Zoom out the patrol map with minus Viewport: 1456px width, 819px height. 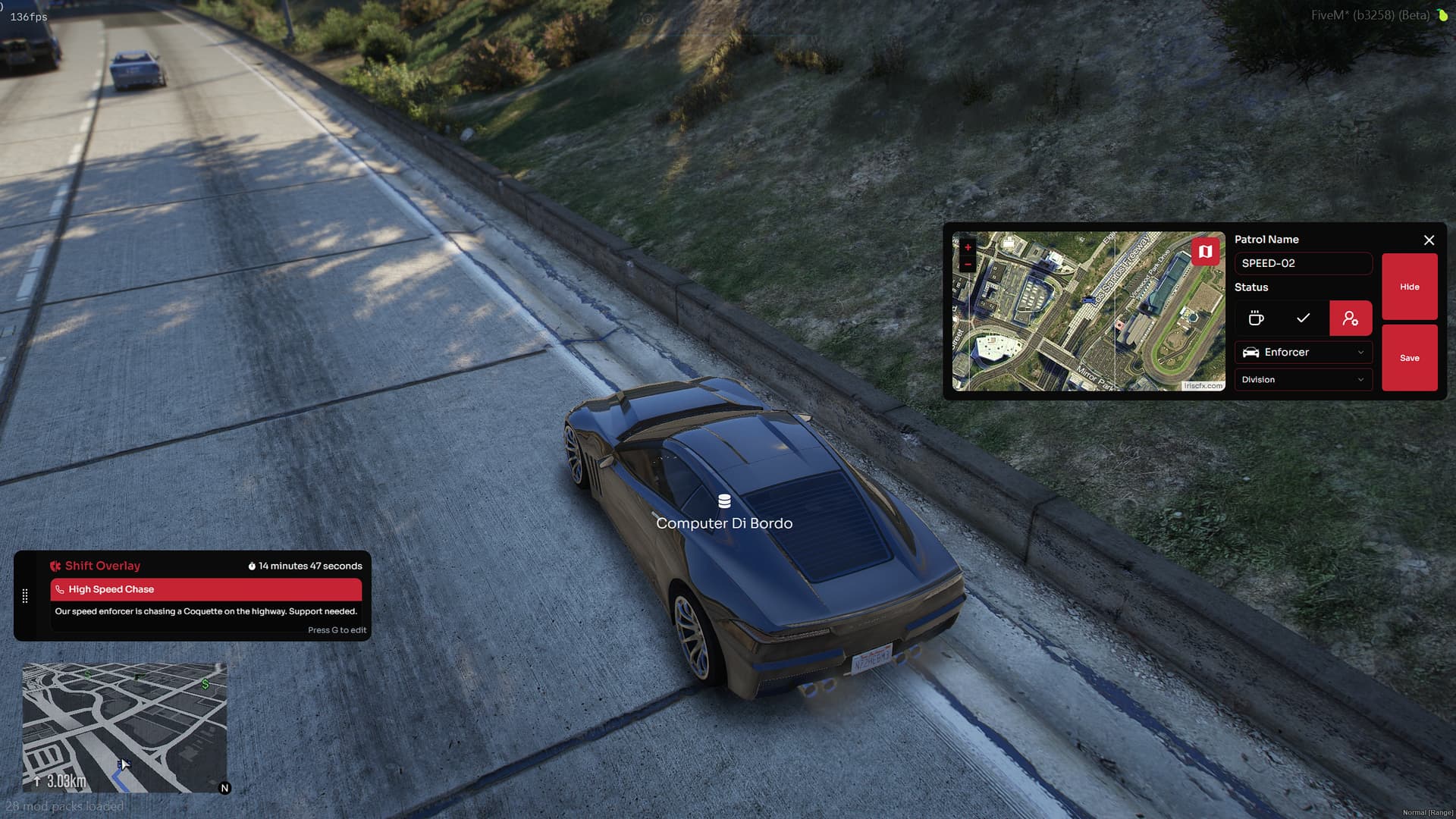click(968, 264)
